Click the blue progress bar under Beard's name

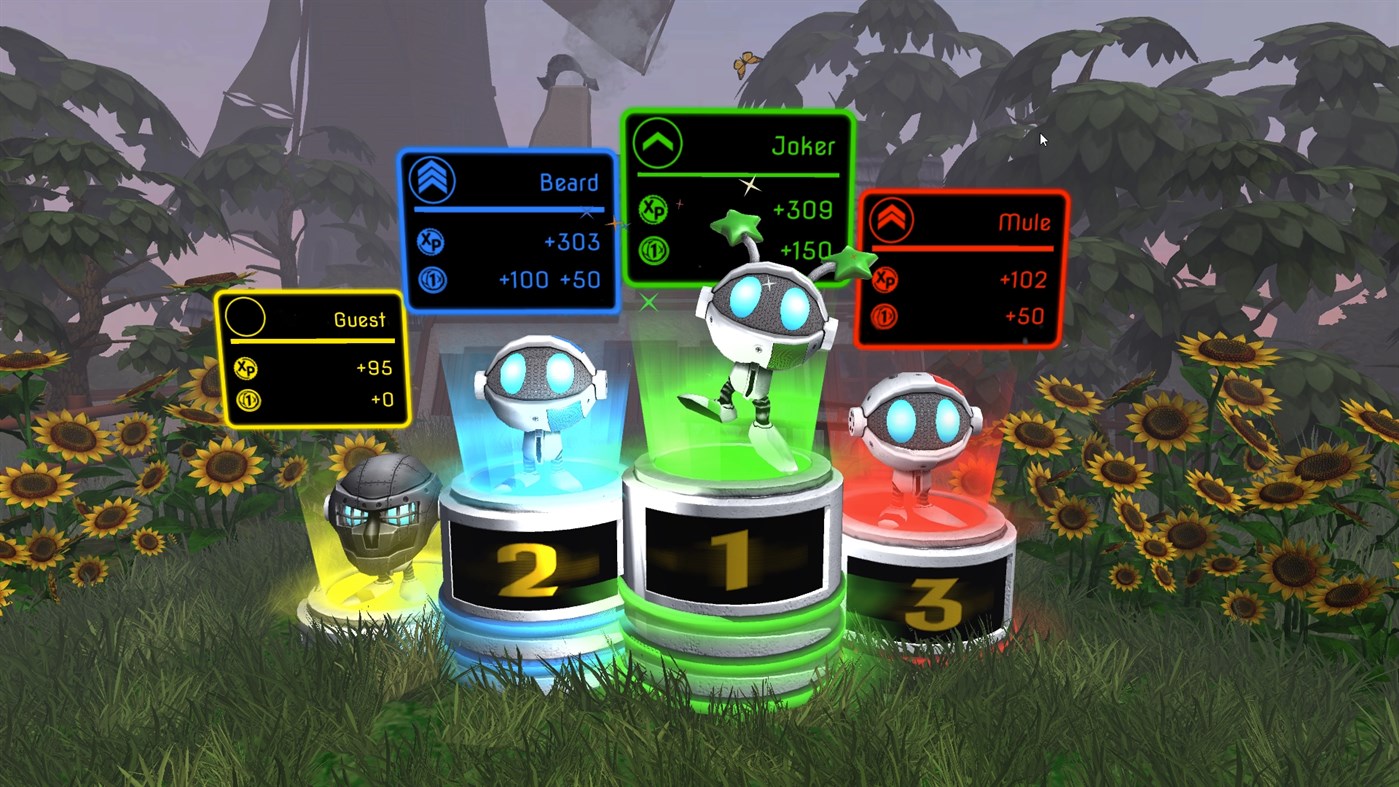(x=510, y=207)
